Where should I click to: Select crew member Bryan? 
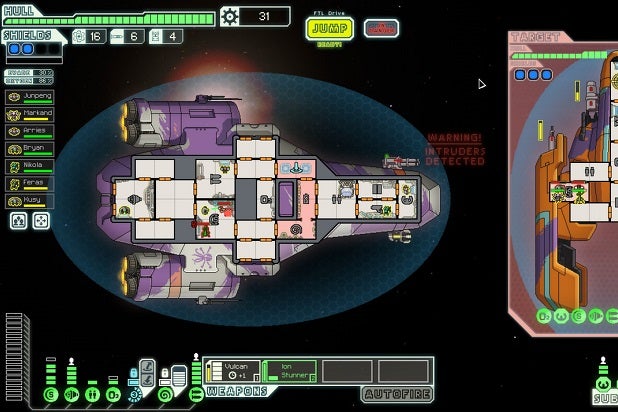[x=30, y=148]
